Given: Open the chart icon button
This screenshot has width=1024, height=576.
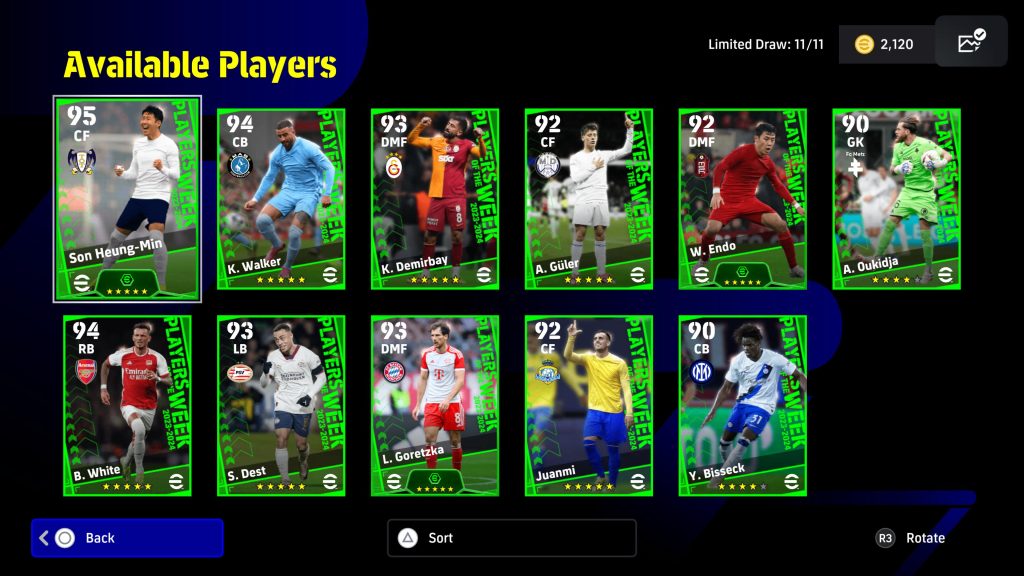Looking at the screenshot, I should point(970,42).
